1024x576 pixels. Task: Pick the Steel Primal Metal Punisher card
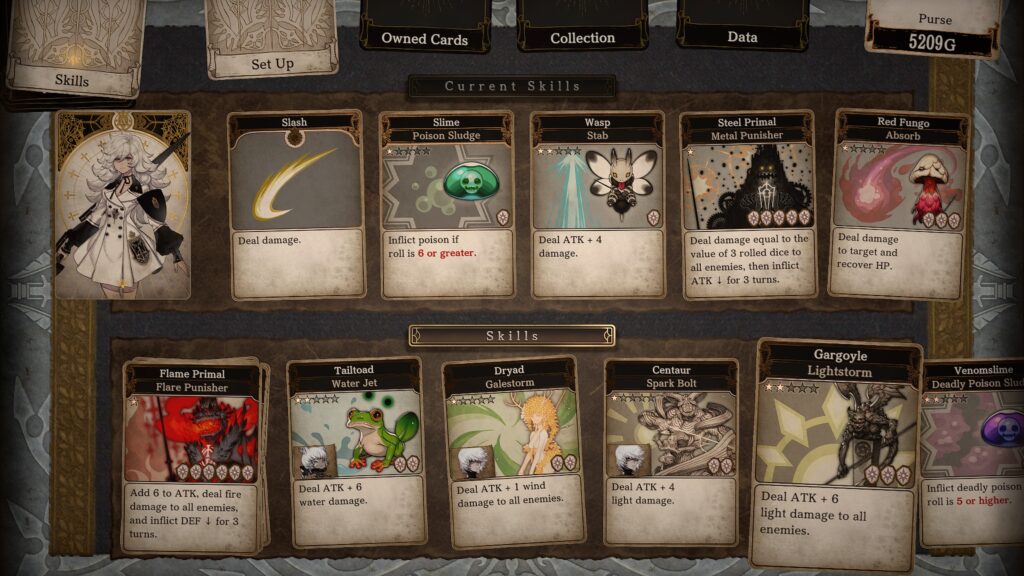pos(748,205)
